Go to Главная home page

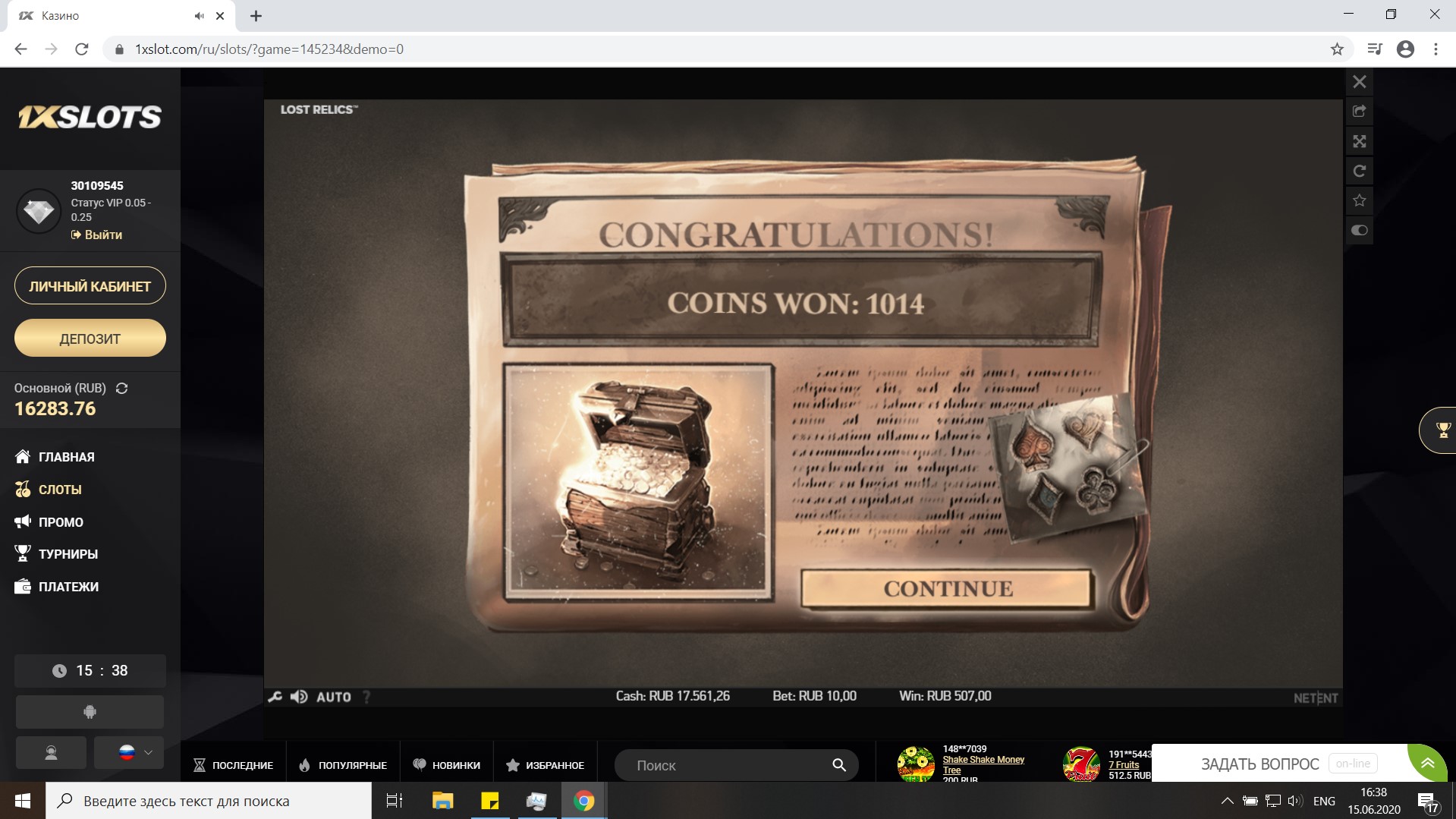pos(66,457)
